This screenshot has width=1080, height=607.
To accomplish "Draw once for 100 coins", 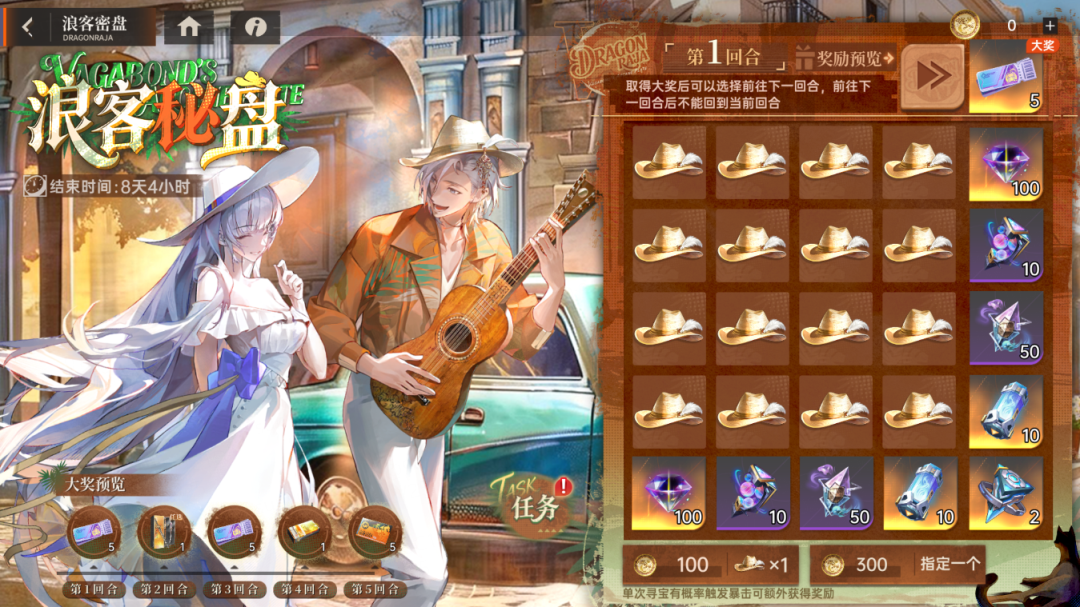I will click(711, 565).
